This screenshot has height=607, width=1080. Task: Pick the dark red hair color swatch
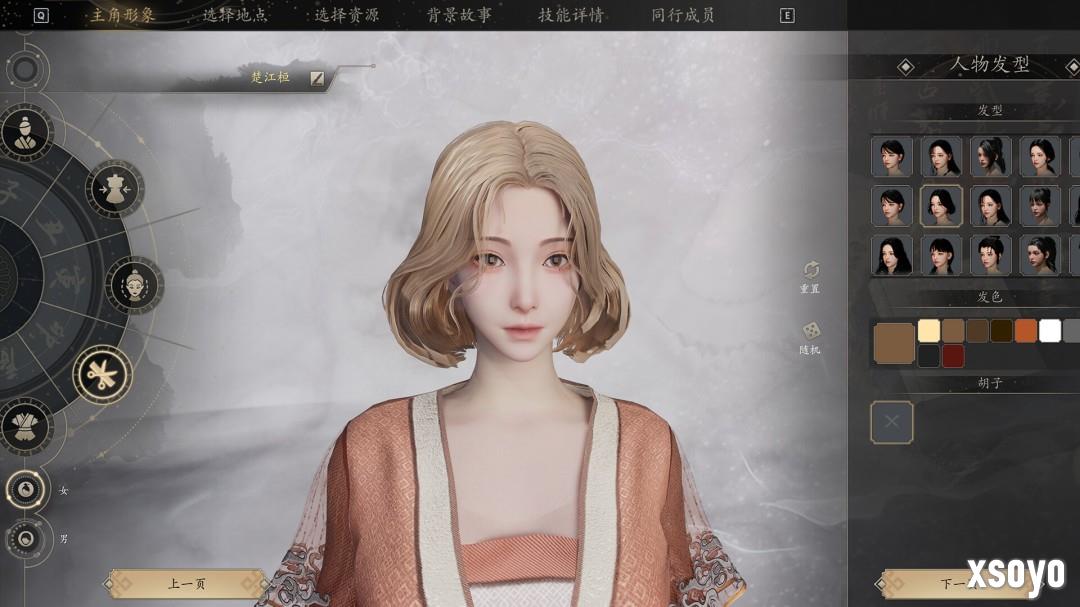pos(953,356)
